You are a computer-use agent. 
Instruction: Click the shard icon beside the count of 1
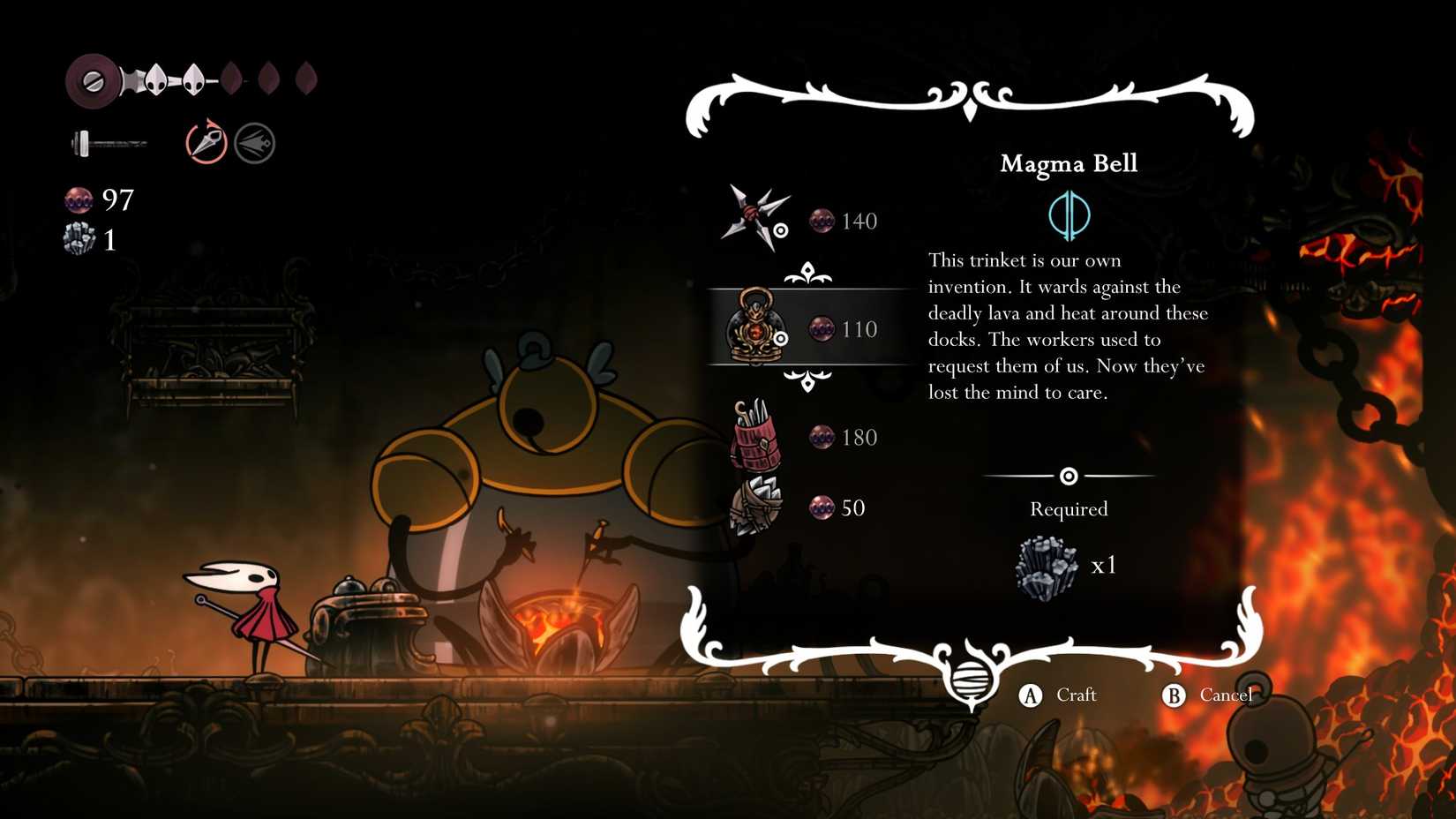[80, 238]
